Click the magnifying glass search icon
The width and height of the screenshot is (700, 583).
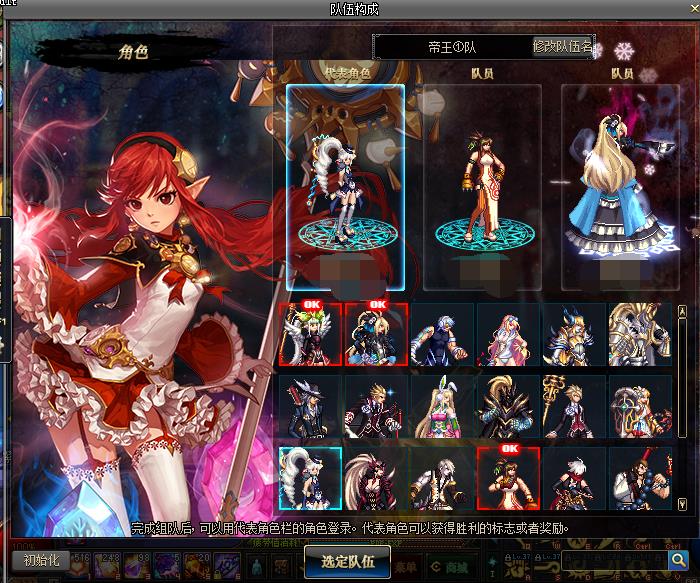point(679,561)
